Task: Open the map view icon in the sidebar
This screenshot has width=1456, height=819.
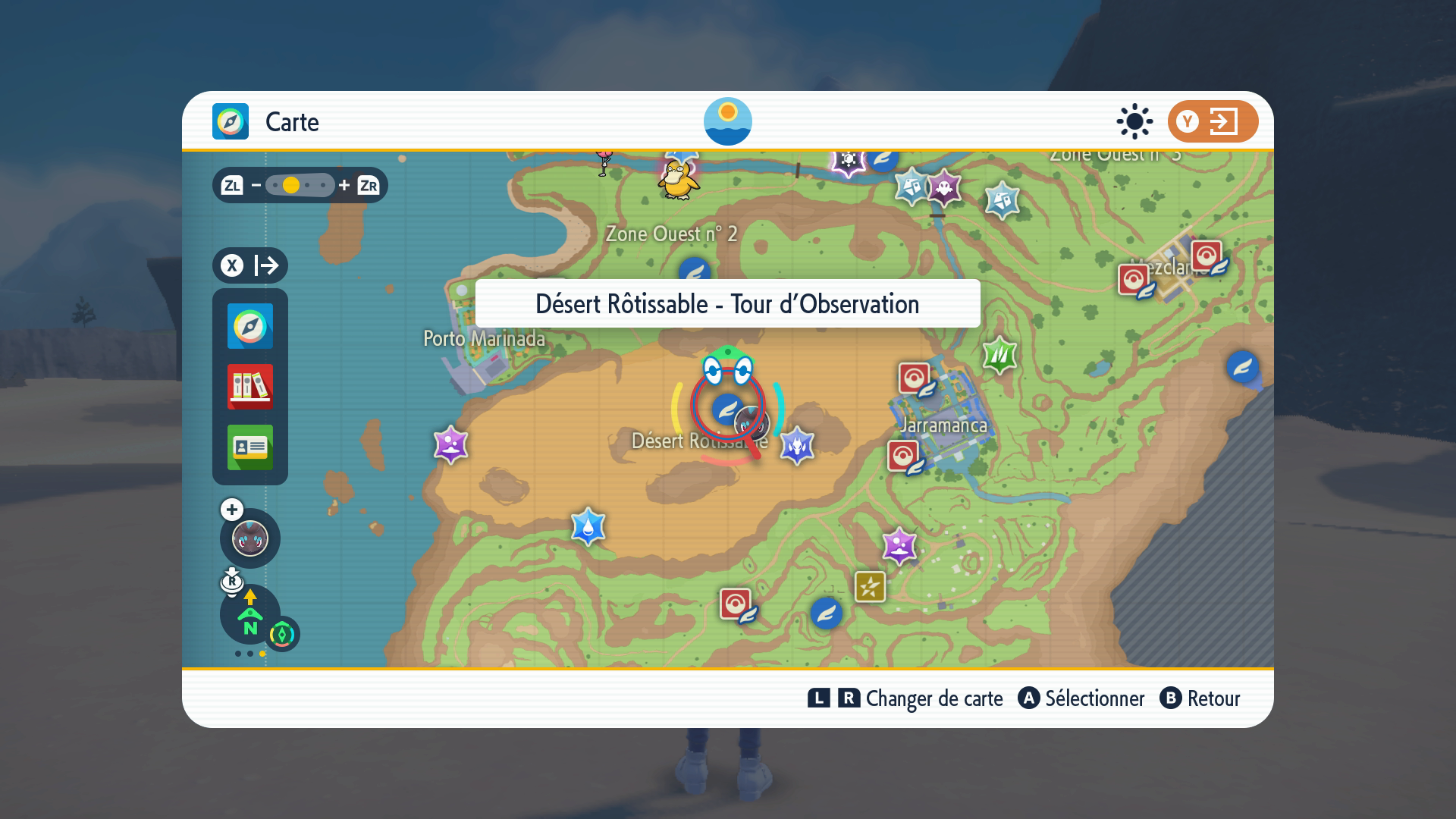Action: (x=249, y=327)
